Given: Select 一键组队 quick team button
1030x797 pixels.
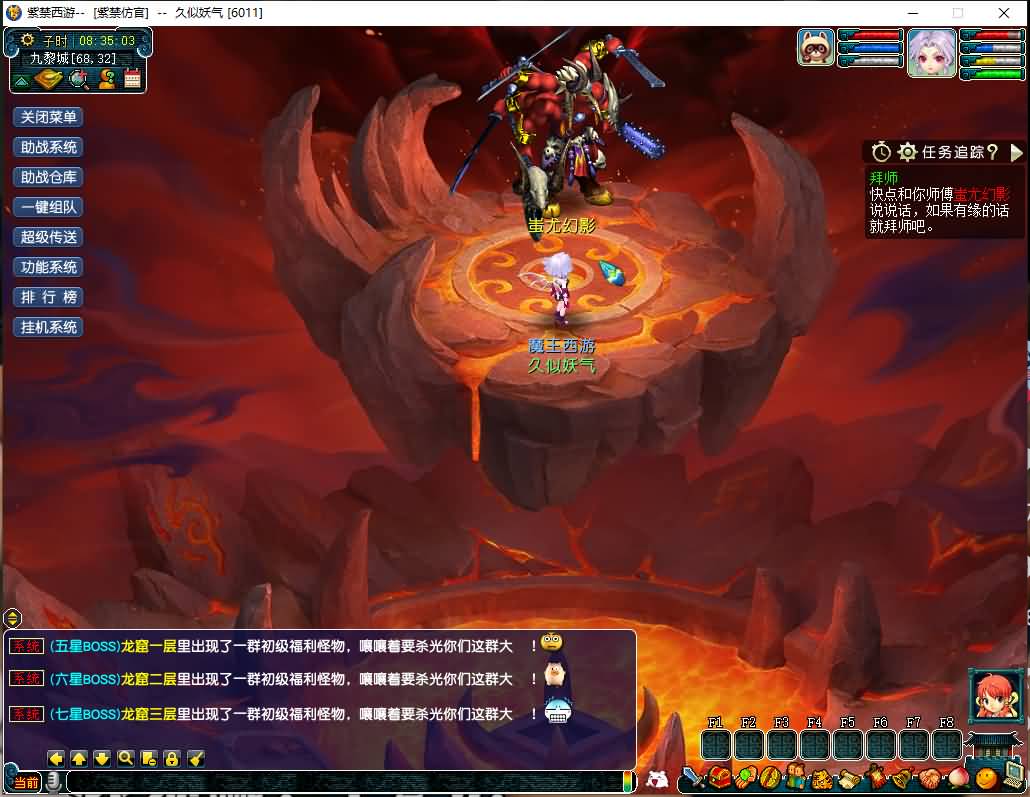Looking at the screenshot, I should click(48, 207).
